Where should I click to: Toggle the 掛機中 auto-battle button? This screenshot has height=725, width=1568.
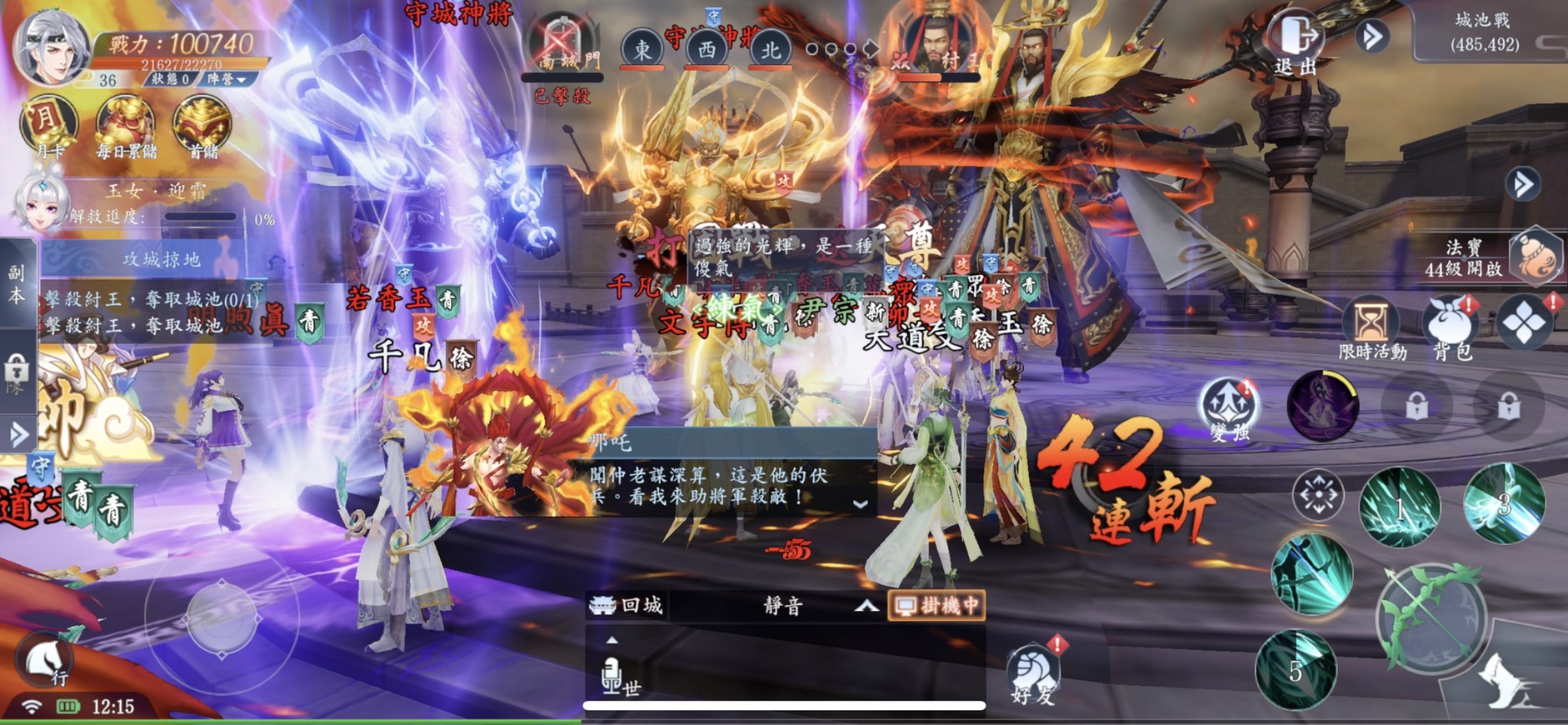[x=937, y=605]
